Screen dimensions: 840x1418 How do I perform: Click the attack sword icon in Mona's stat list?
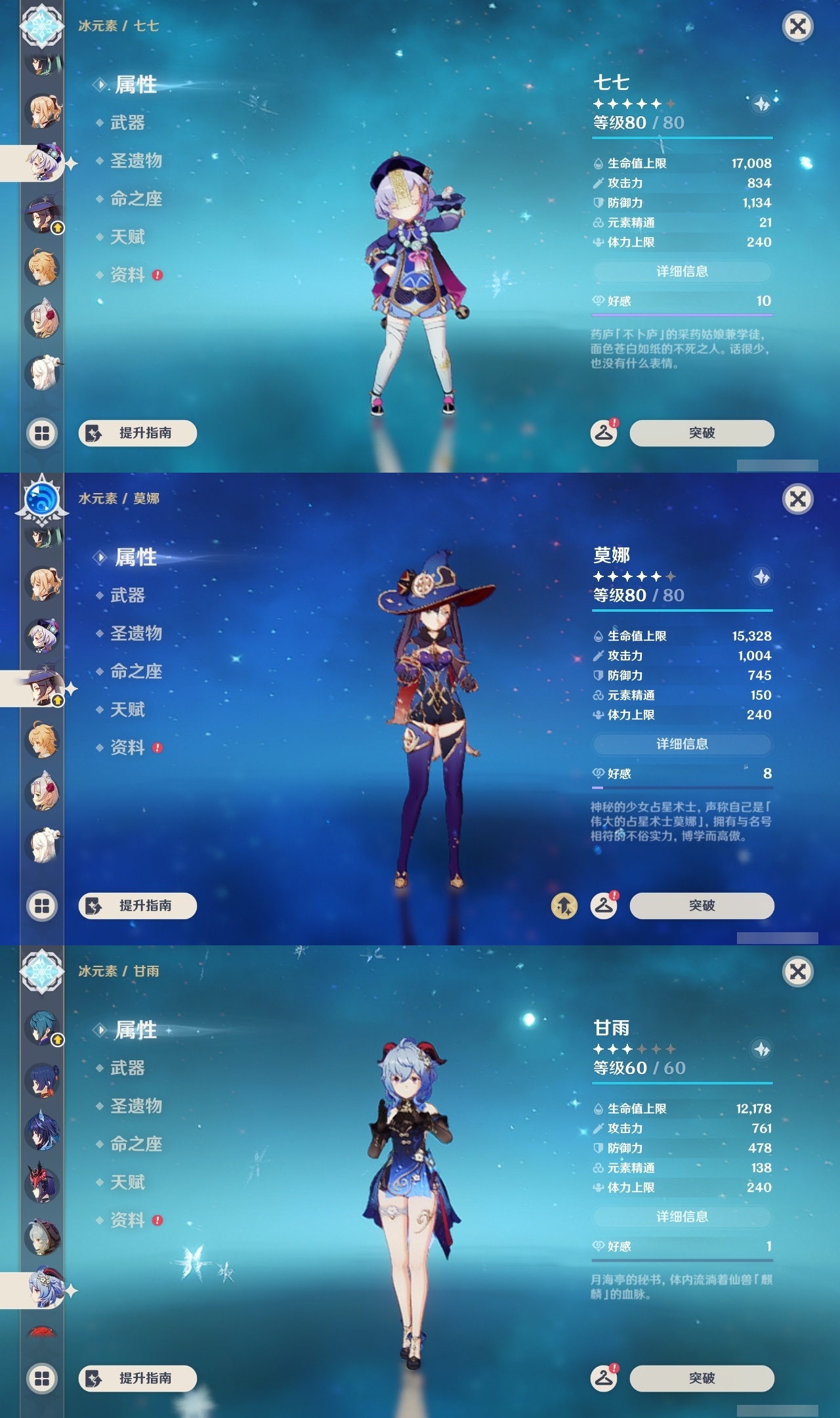coord(598,657)
